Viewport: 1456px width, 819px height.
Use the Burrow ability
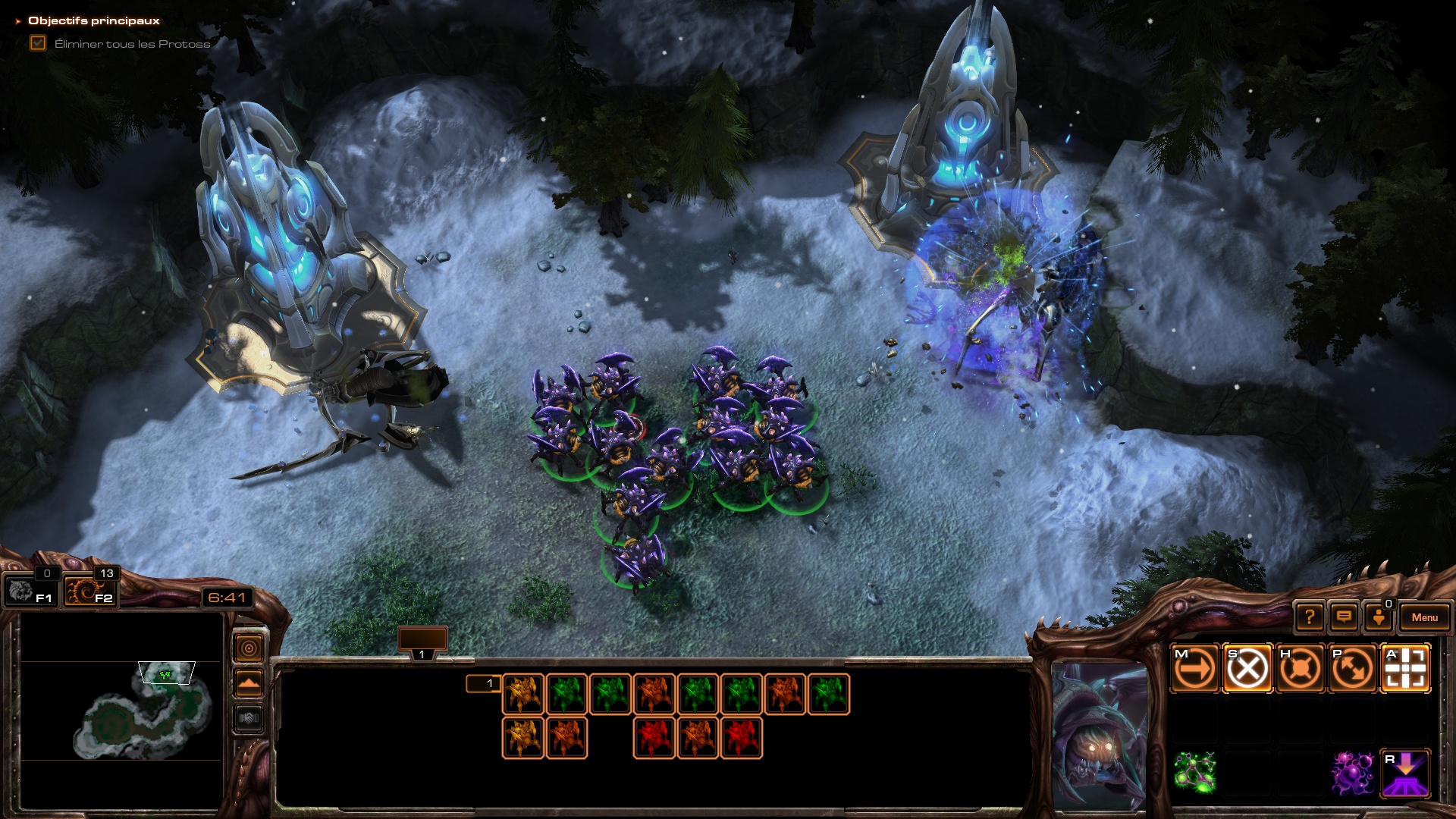tap(1405, 773)
